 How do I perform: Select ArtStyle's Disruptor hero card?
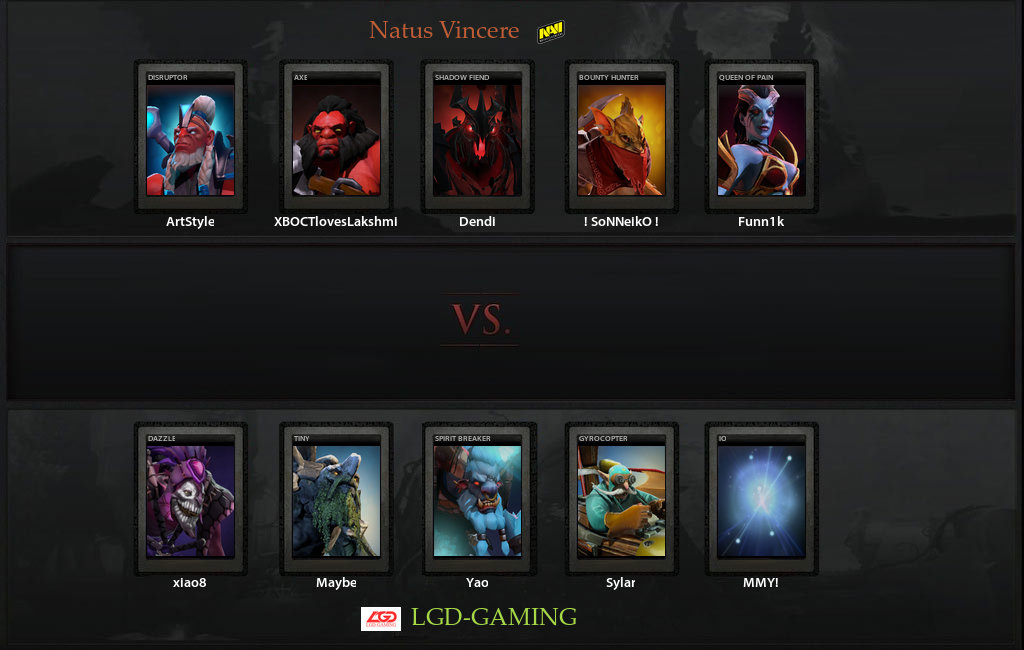(x=190, y=138)
